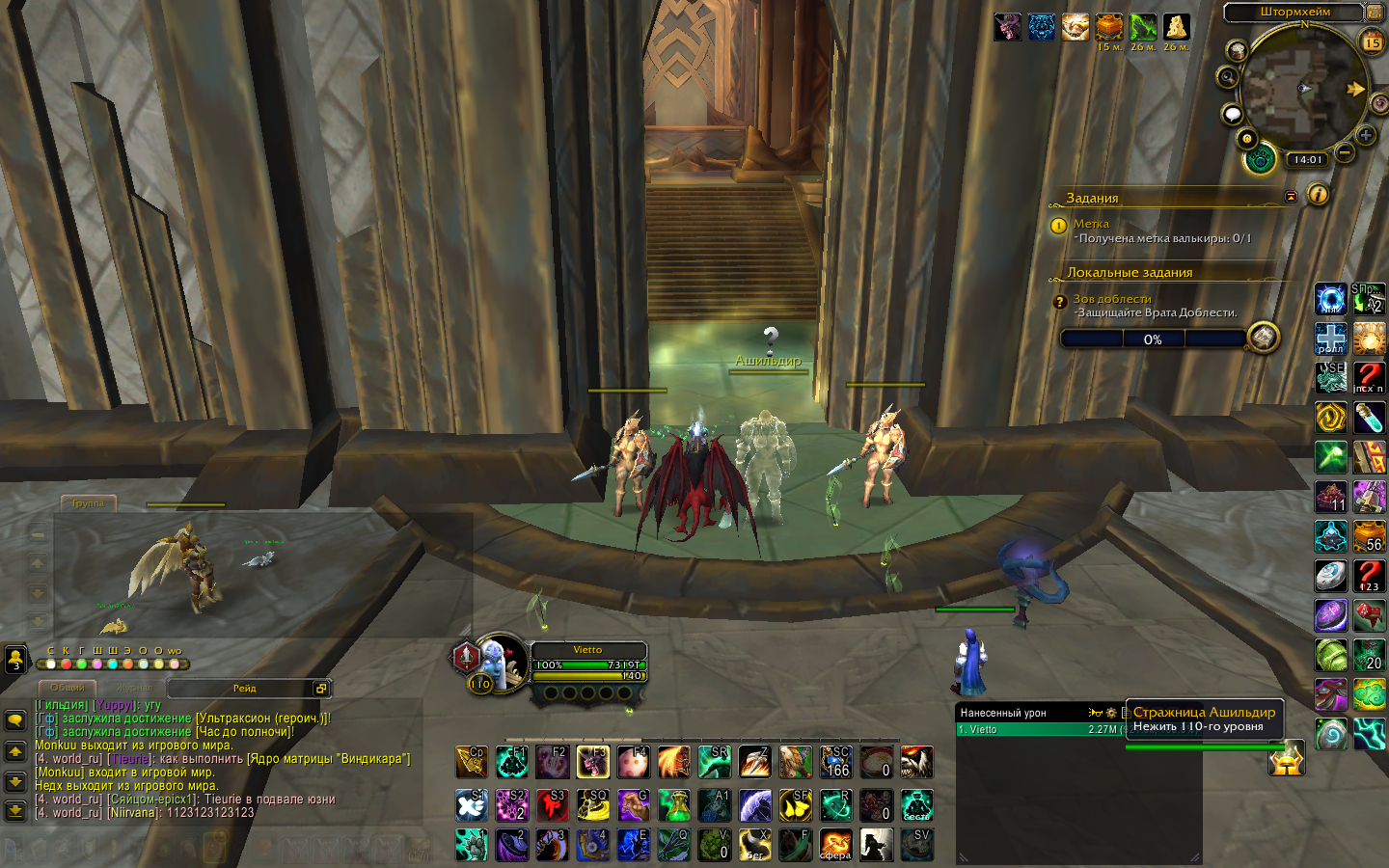Screen dimensions: 1389x868
Task: Click the Vietto player portrait frame
Action: [x=504, y=662]
